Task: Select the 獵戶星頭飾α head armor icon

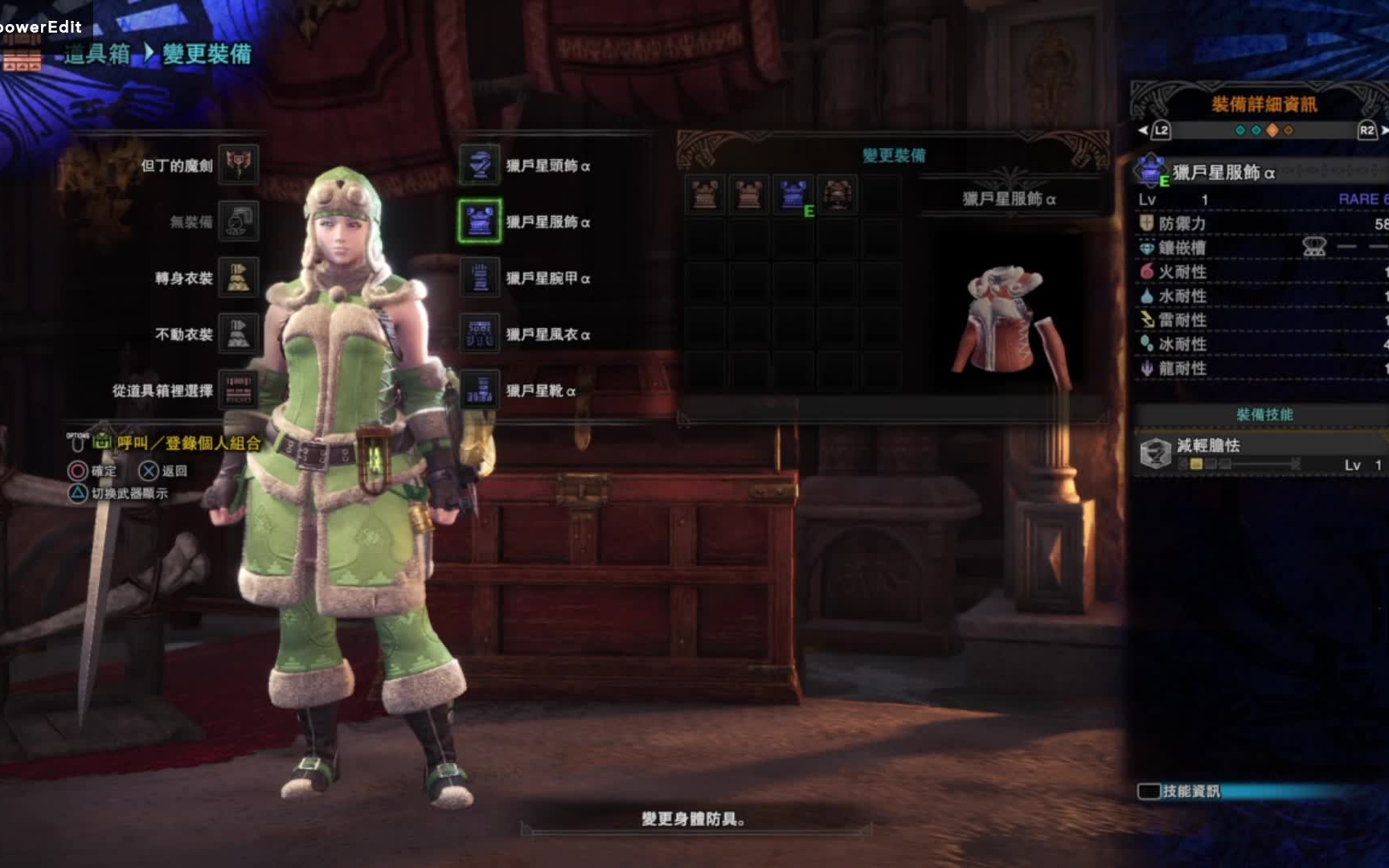Action: (x=480, y=167)
